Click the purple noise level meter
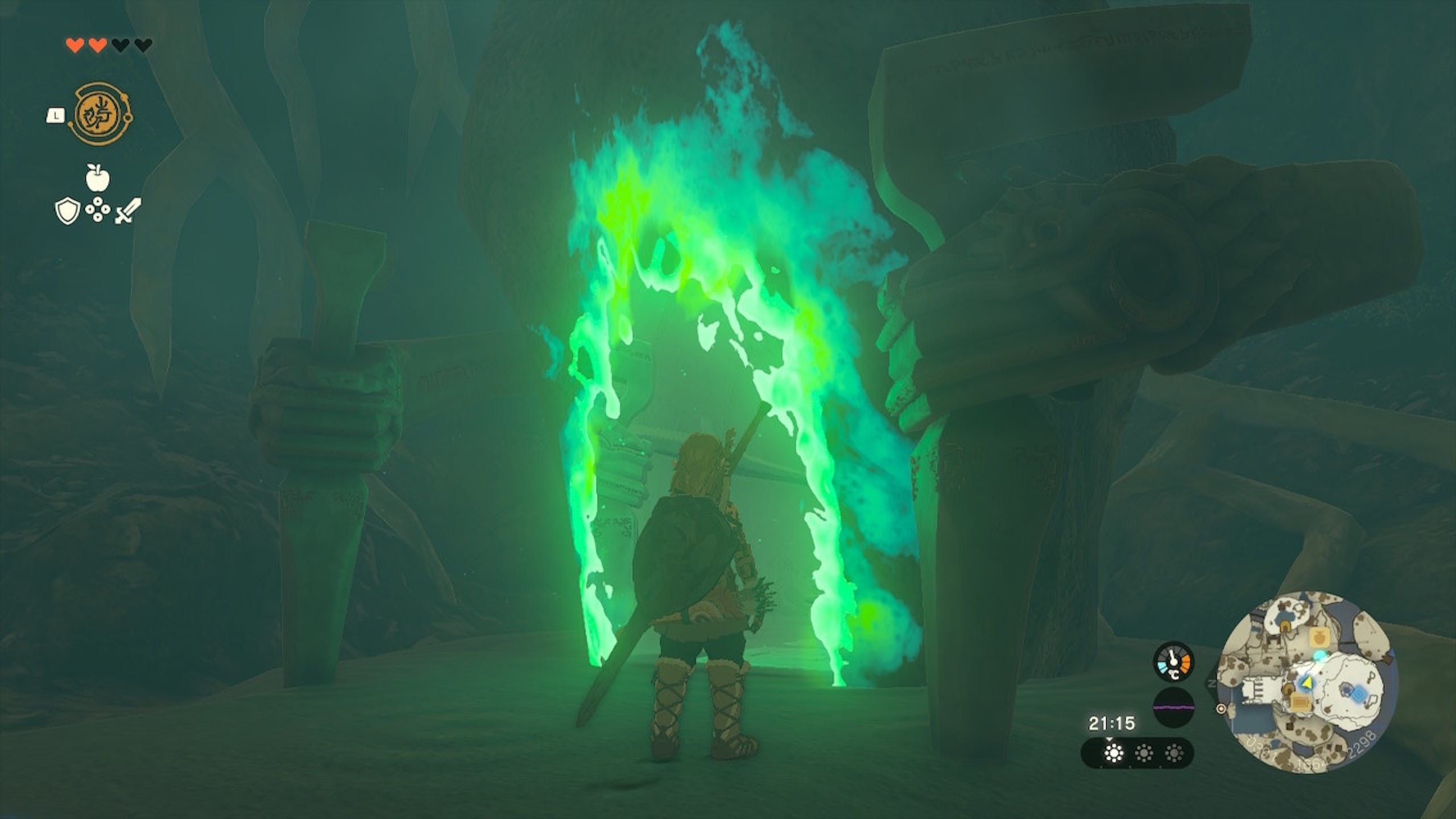This screenshot has width=1456, height=819. point(1173,707)
